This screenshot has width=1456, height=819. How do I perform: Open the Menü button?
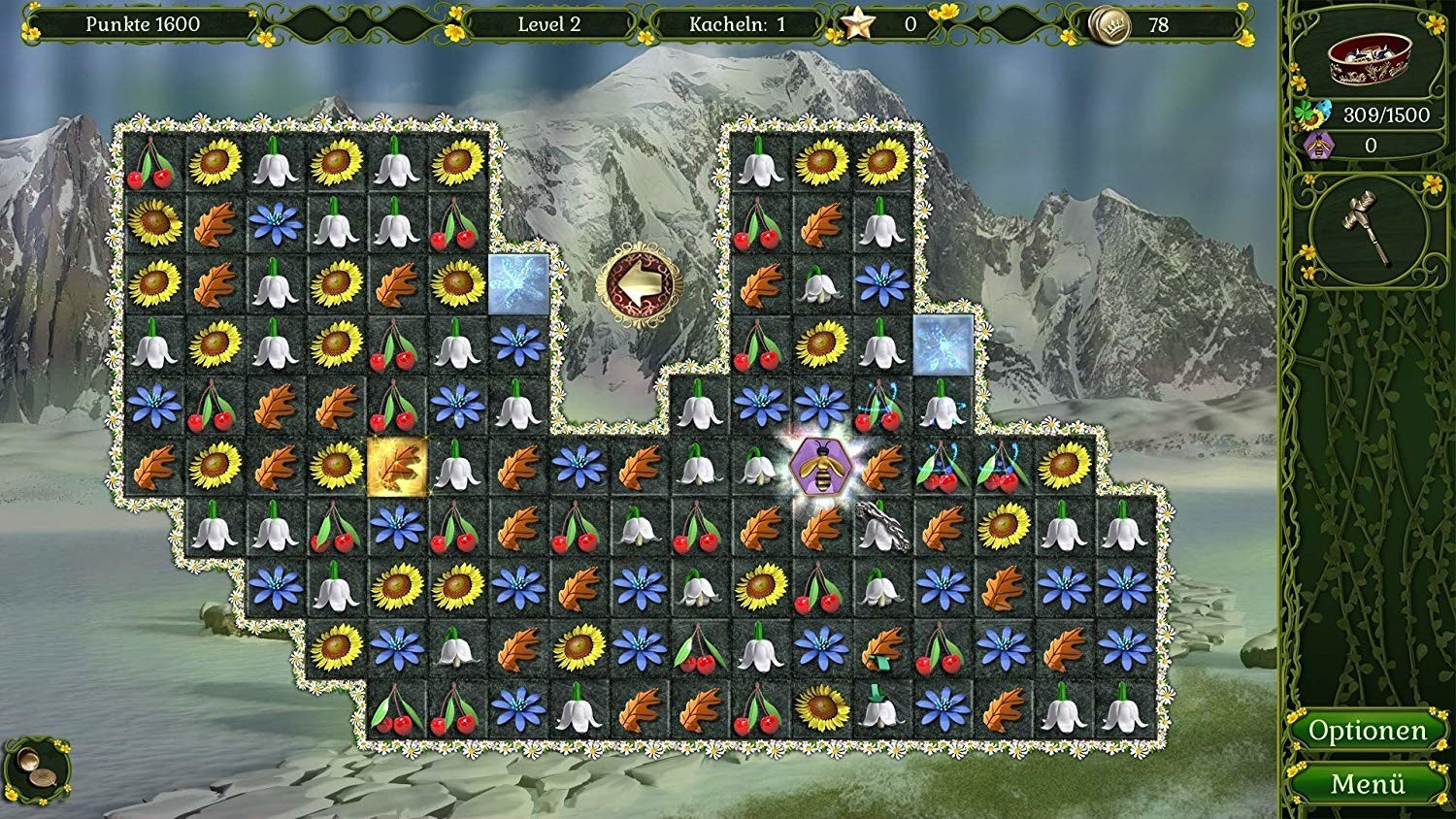coord(1367,783)
